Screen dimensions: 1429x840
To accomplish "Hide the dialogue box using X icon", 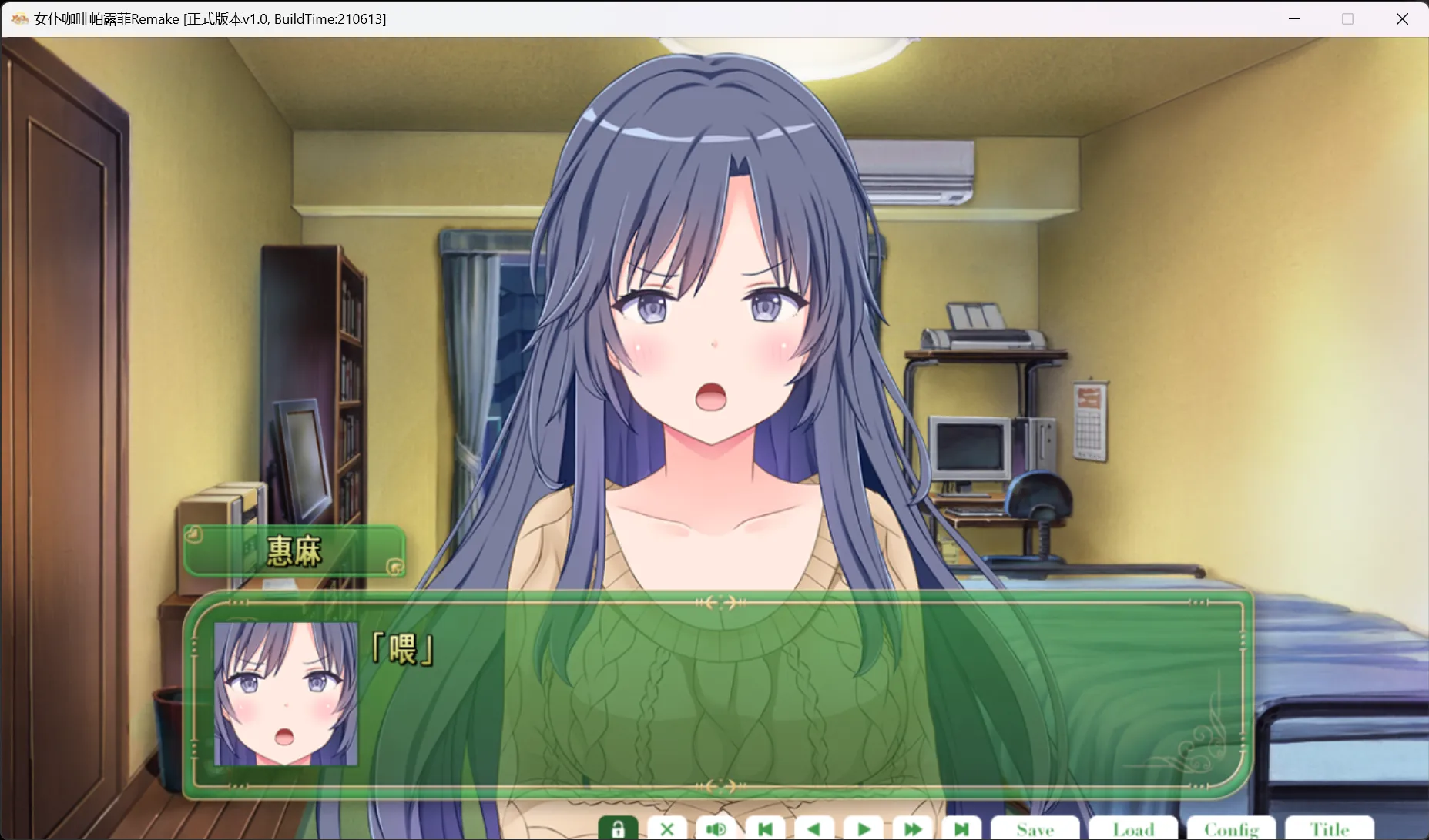I will click(667, 829).
